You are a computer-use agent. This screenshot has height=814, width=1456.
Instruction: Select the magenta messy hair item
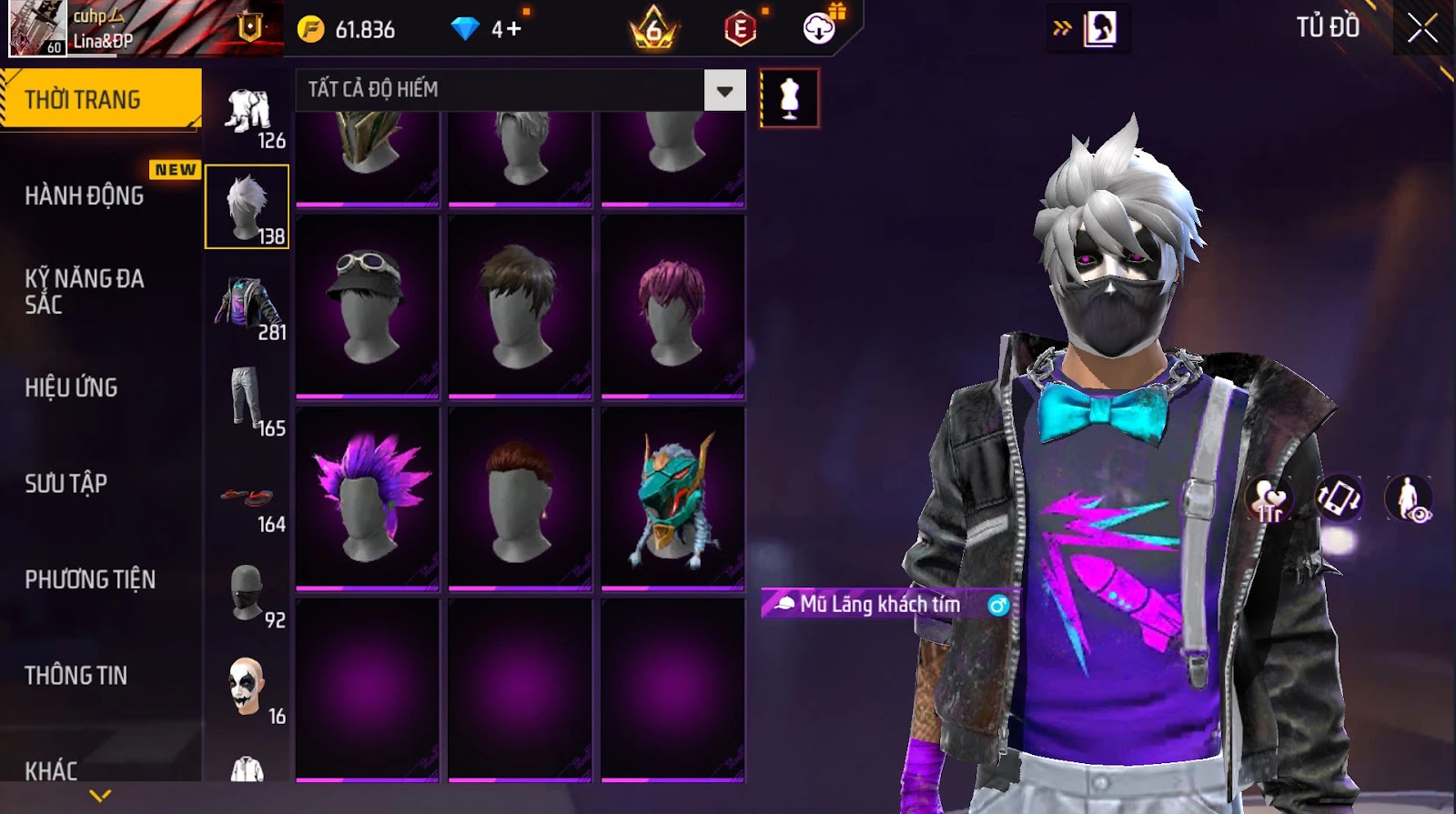tap(672, 307)
